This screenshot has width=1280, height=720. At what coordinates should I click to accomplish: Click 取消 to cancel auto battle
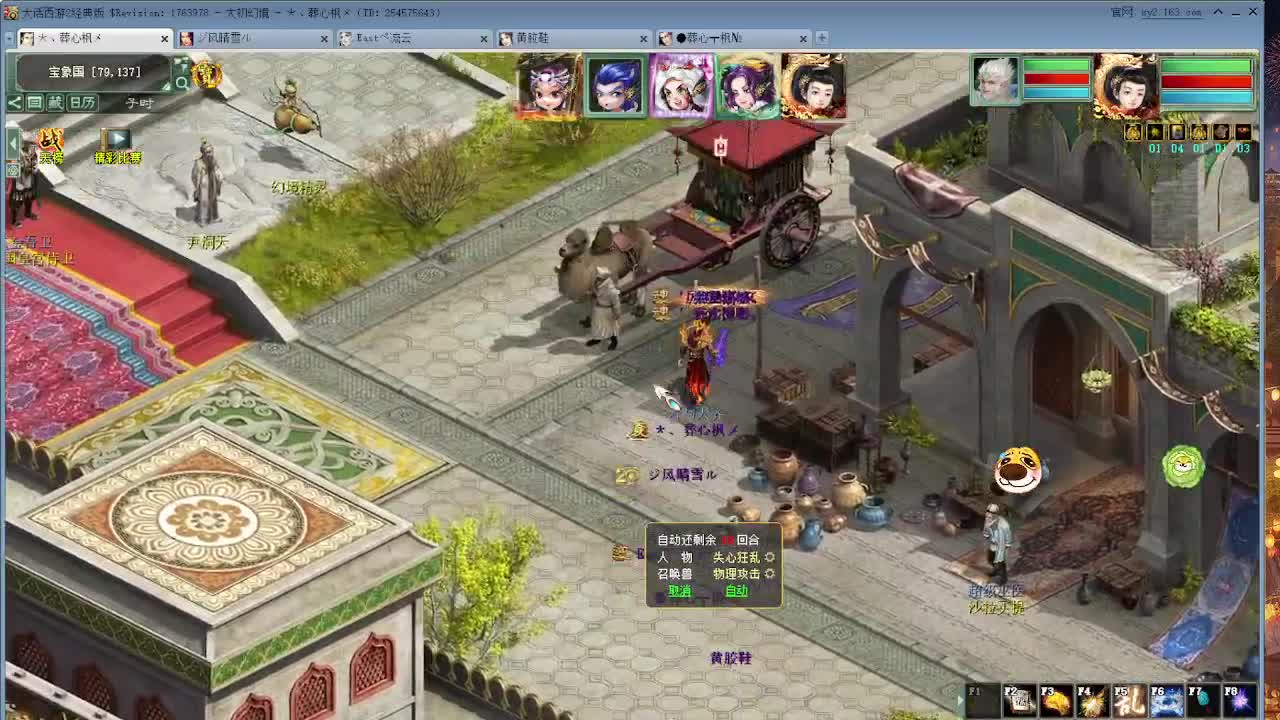680,590
